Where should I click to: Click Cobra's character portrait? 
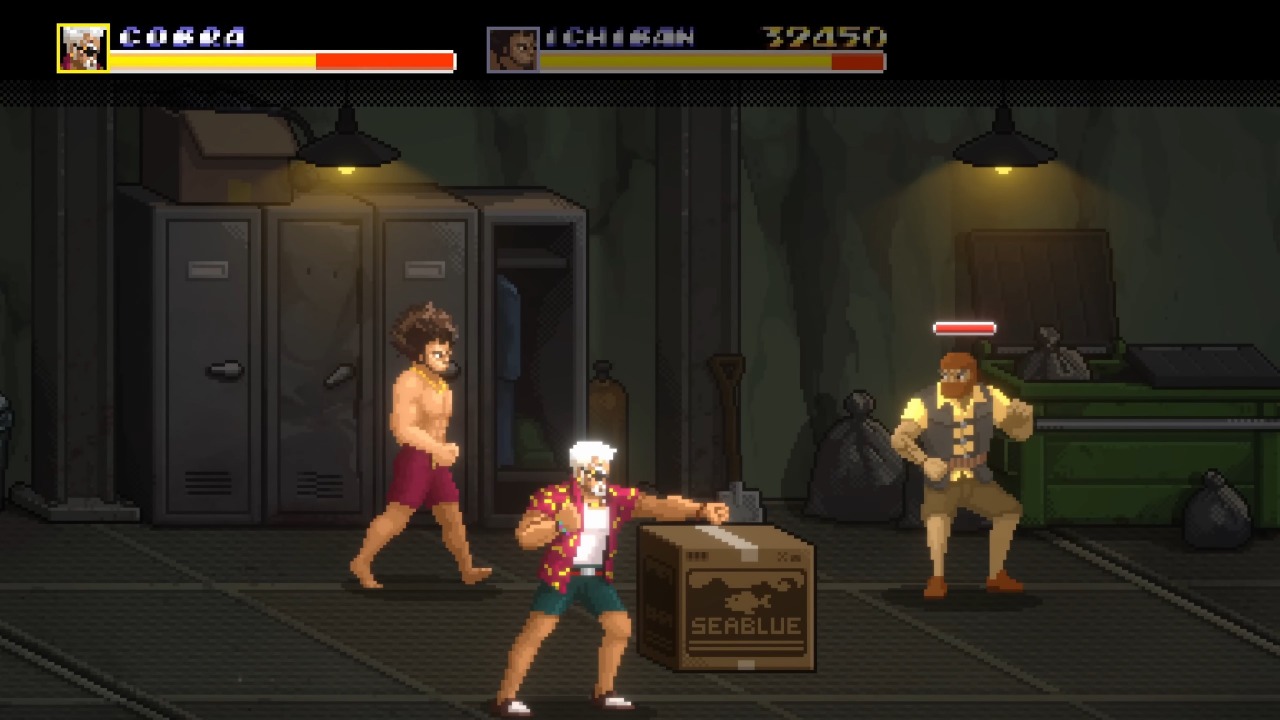(83, 48)
